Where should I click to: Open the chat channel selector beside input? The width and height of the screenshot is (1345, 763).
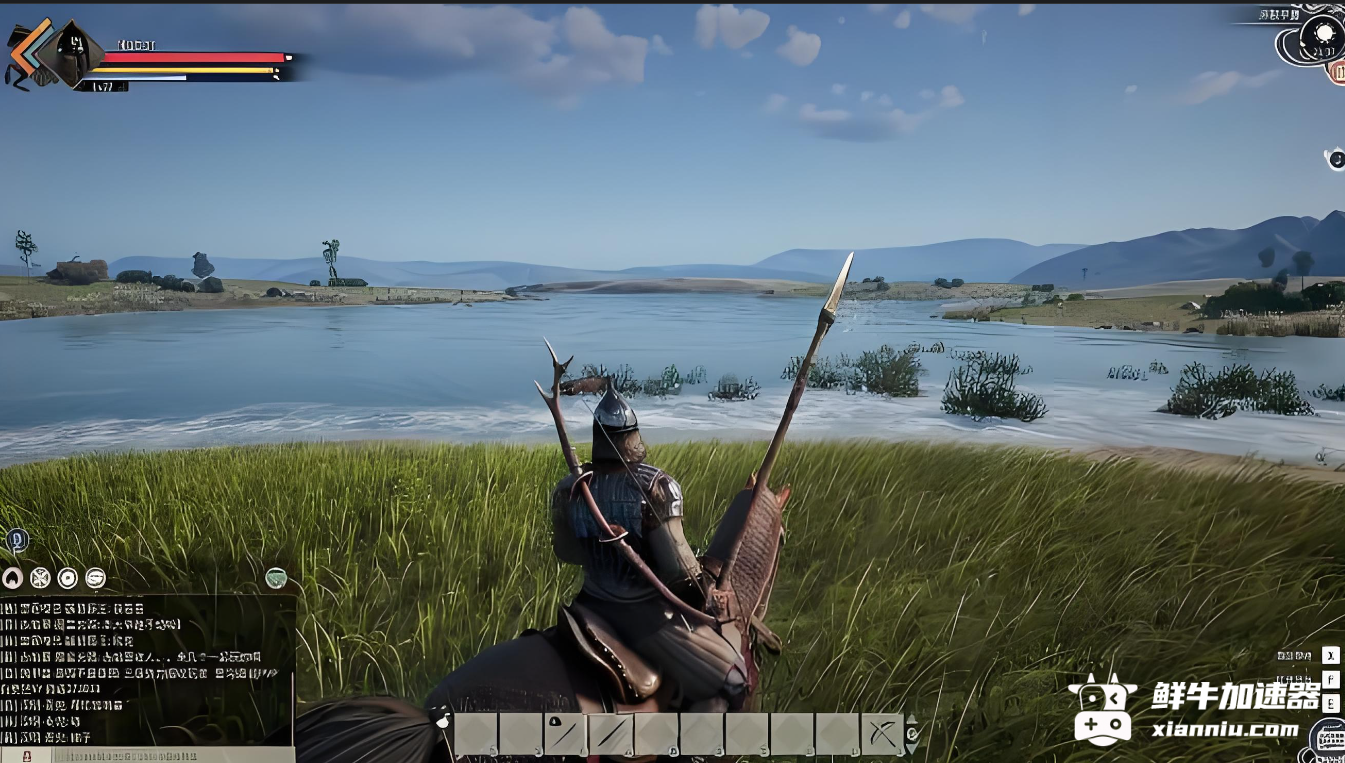pos(24,754)
